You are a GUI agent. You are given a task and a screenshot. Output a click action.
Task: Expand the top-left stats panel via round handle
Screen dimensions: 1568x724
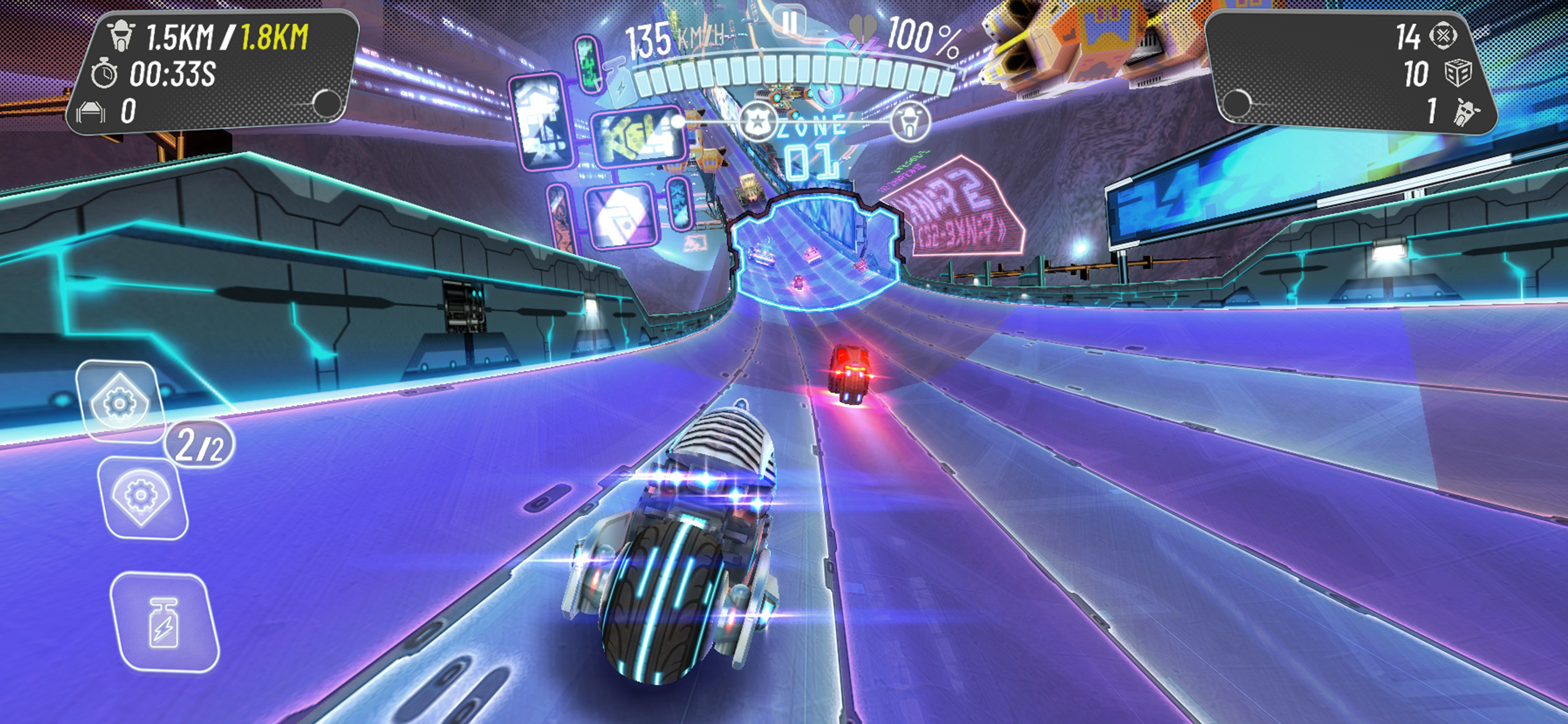click(x=325, y=103)
